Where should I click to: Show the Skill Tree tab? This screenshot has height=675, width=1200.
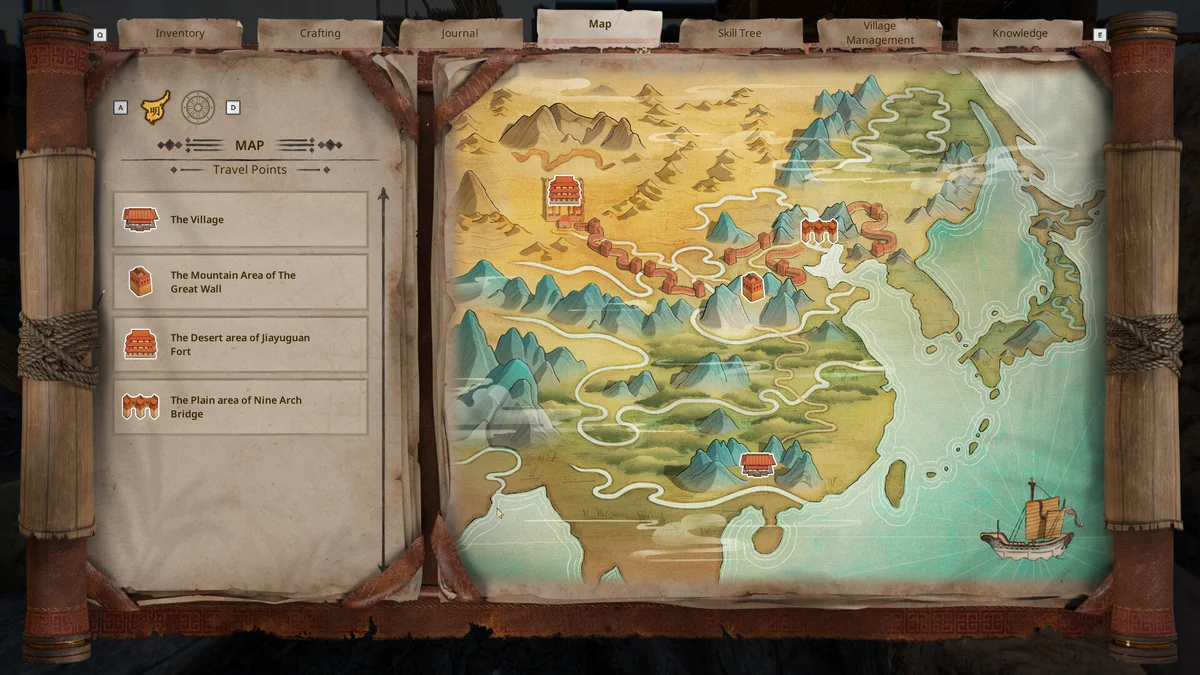[x=740, y=33]
